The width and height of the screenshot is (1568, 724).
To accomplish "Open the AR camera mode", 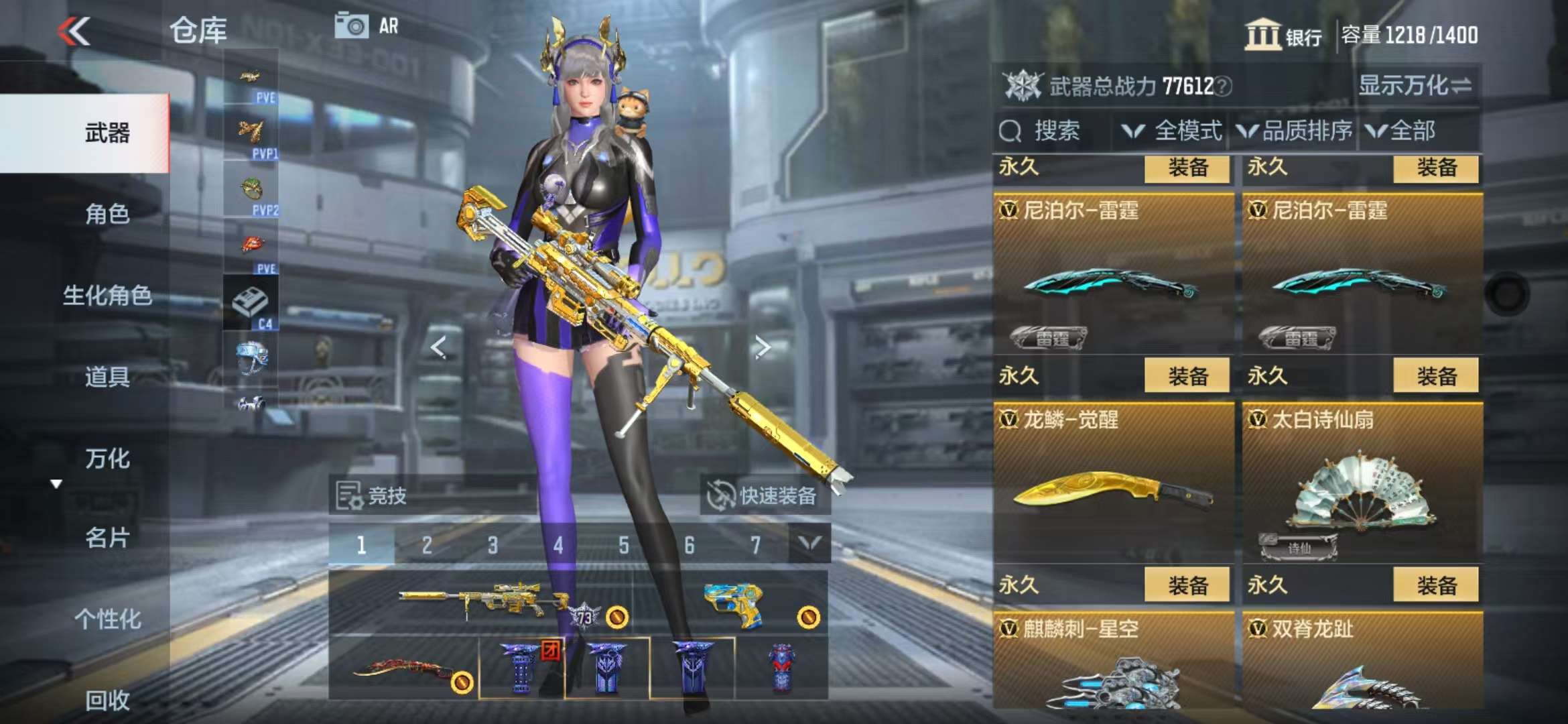I will (x=367, y=26).
